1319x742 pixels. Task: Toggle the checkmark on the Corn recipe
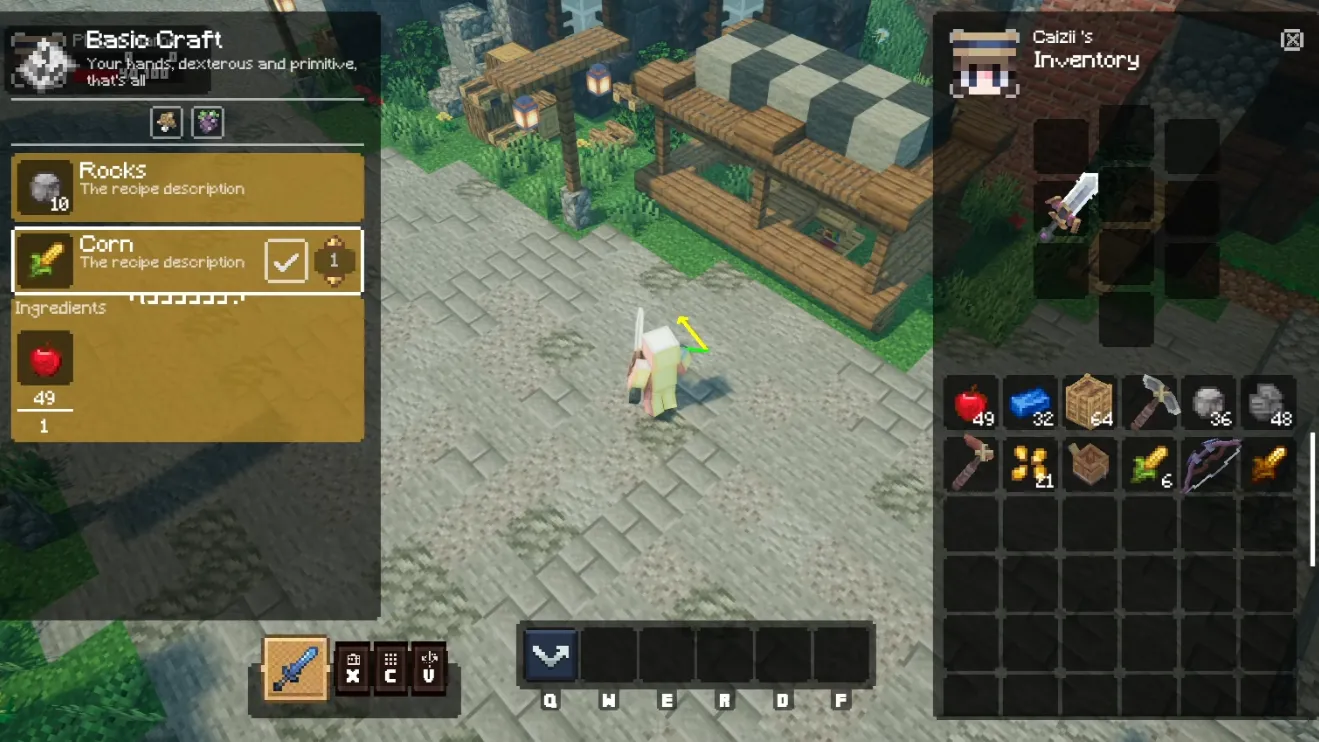pyautogui.click(x=286, y=261)
